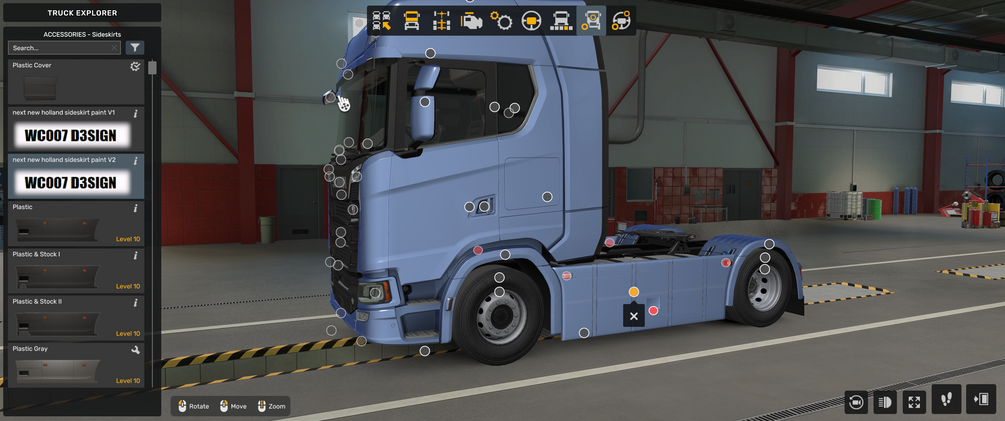Image resolution: width=1005 pixels, height=421 pixels.
Task: Toggle the truck headlights button
Action: coord(885,401)
